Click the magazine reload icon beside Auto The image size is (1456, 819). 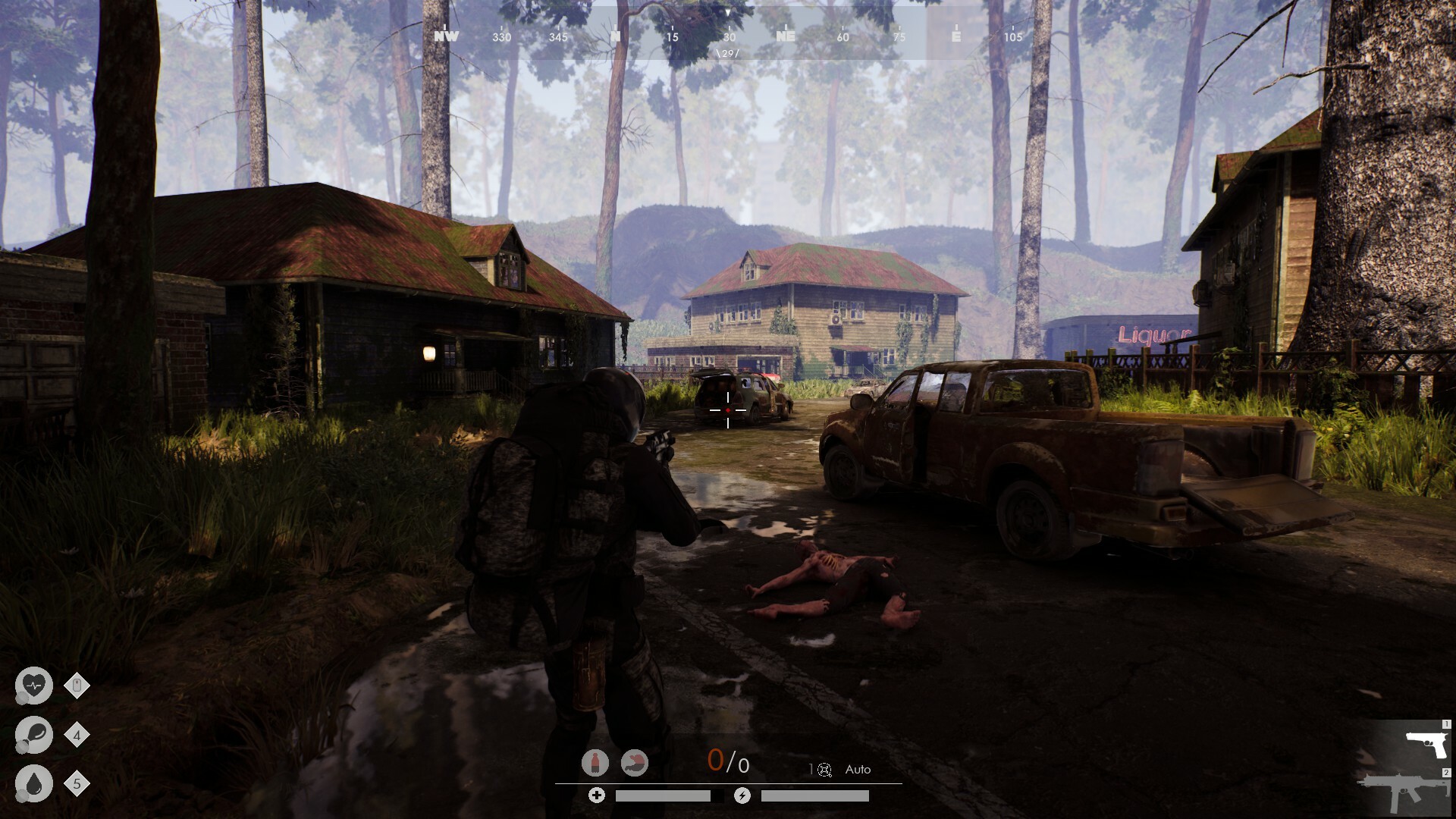tap(825, 769)
